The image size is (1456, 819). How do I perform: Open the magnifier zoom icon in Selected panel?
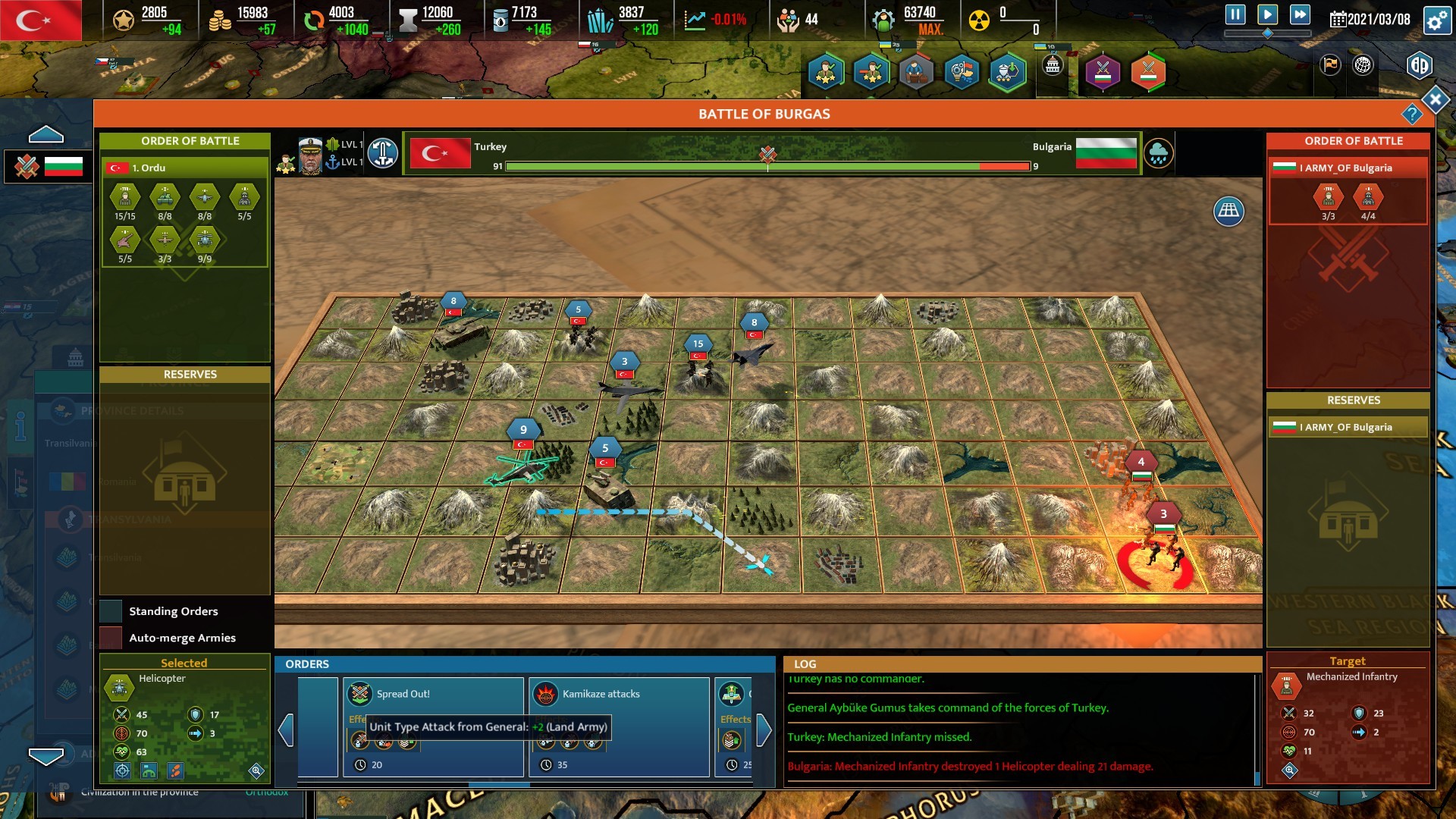click(256, 770)
